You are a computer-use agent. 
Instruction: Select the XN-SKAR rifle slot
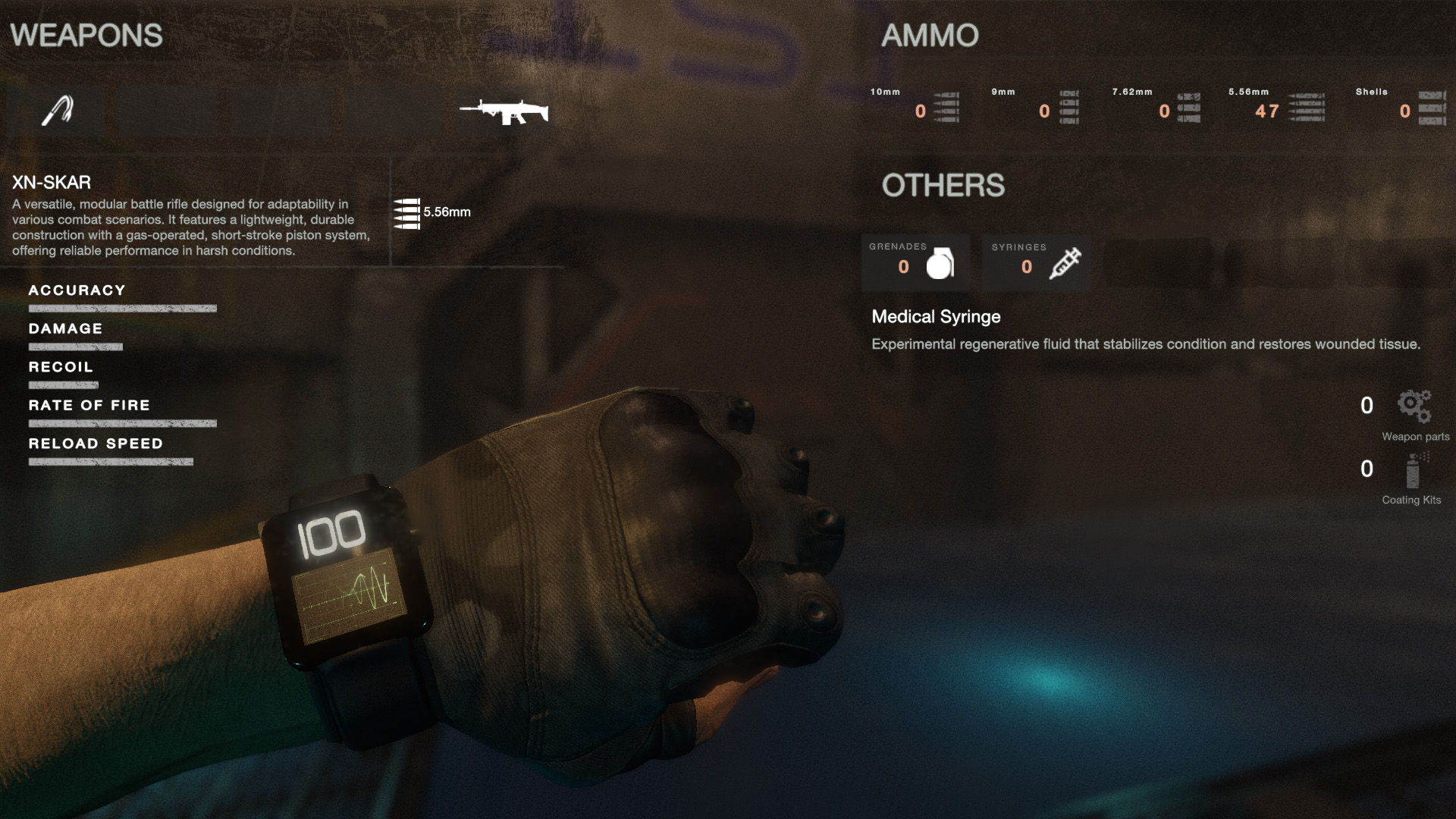504,111
